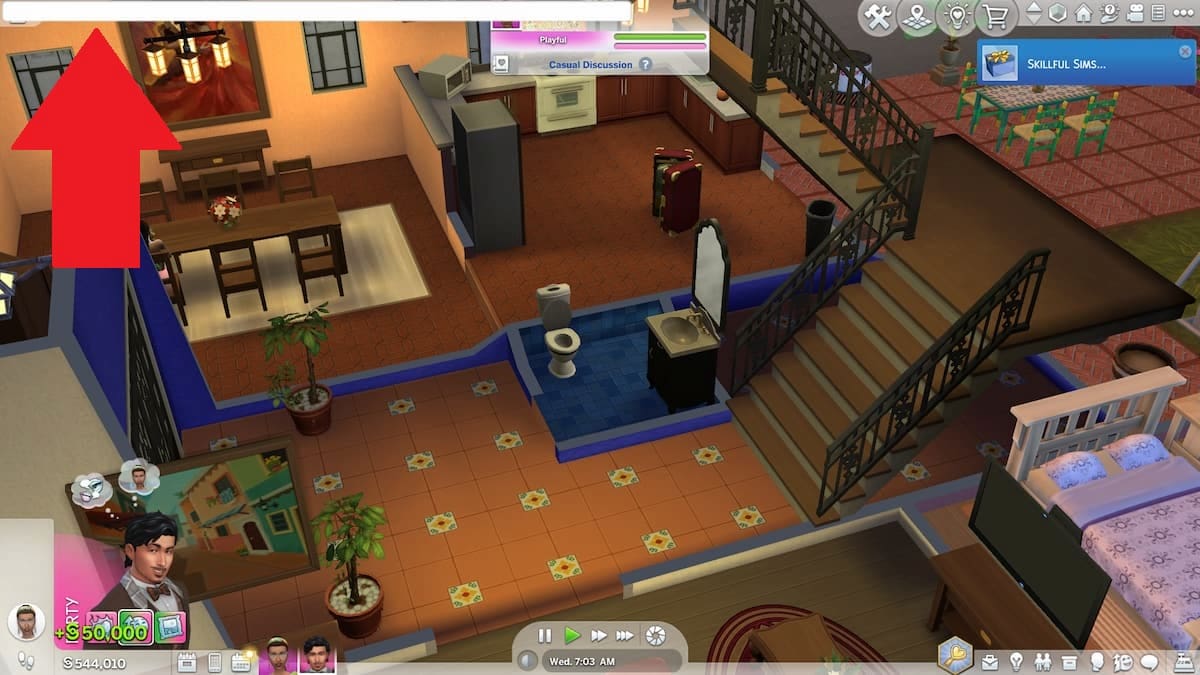The image size is (1200, 675).
Task: Open Build Mode with the hammer-wrench icon
Action: tap(879, 16)
